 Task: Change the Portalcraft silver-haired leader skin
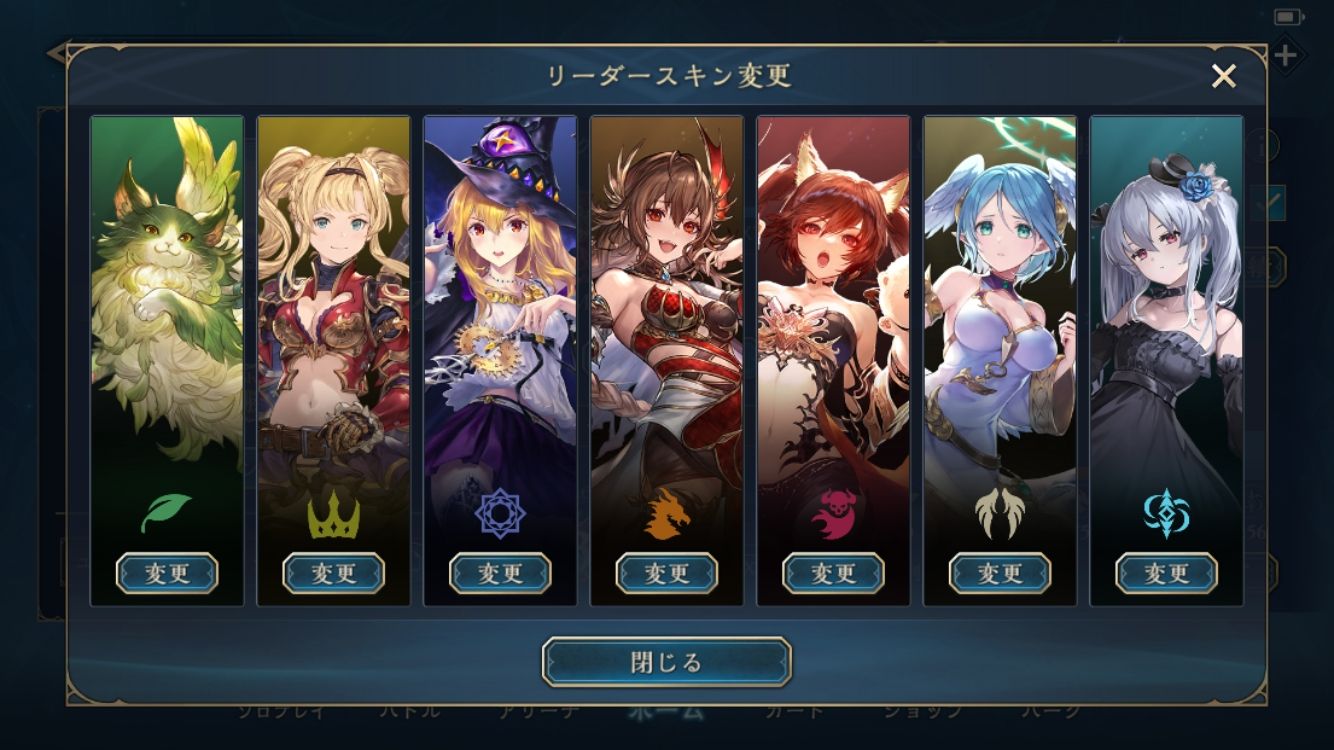[1166, 573]
